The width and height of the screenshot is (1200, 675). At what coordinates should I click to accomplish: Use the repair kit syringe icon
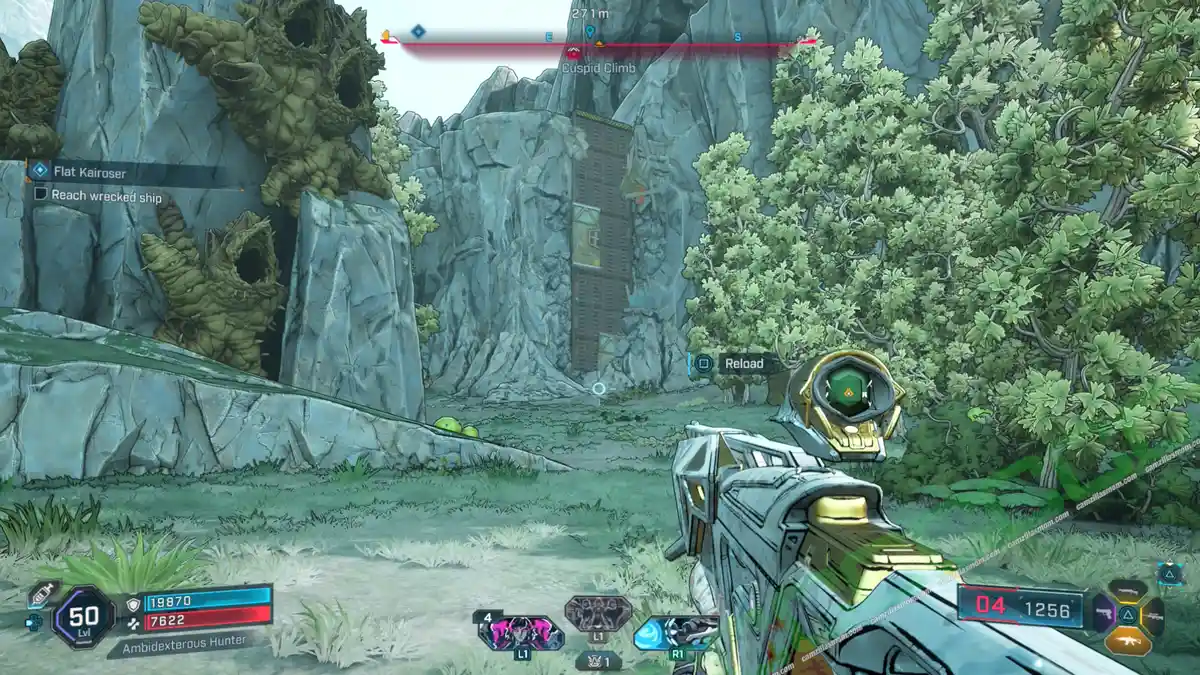coord(42,593)
